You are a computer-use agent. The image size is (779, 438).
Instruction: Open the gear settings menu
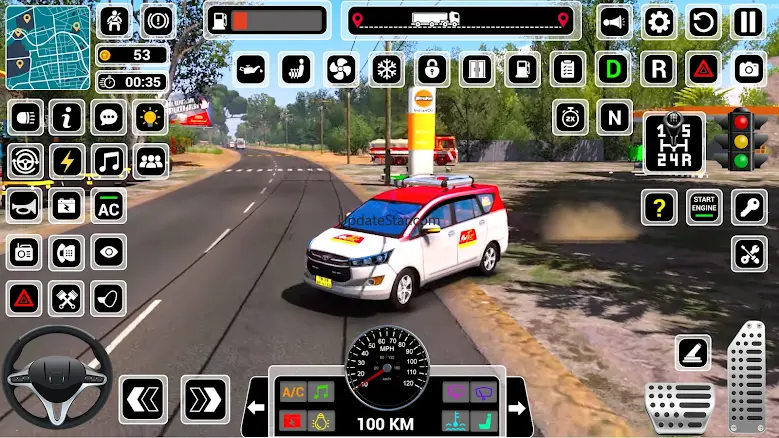(x=658, y=22)
